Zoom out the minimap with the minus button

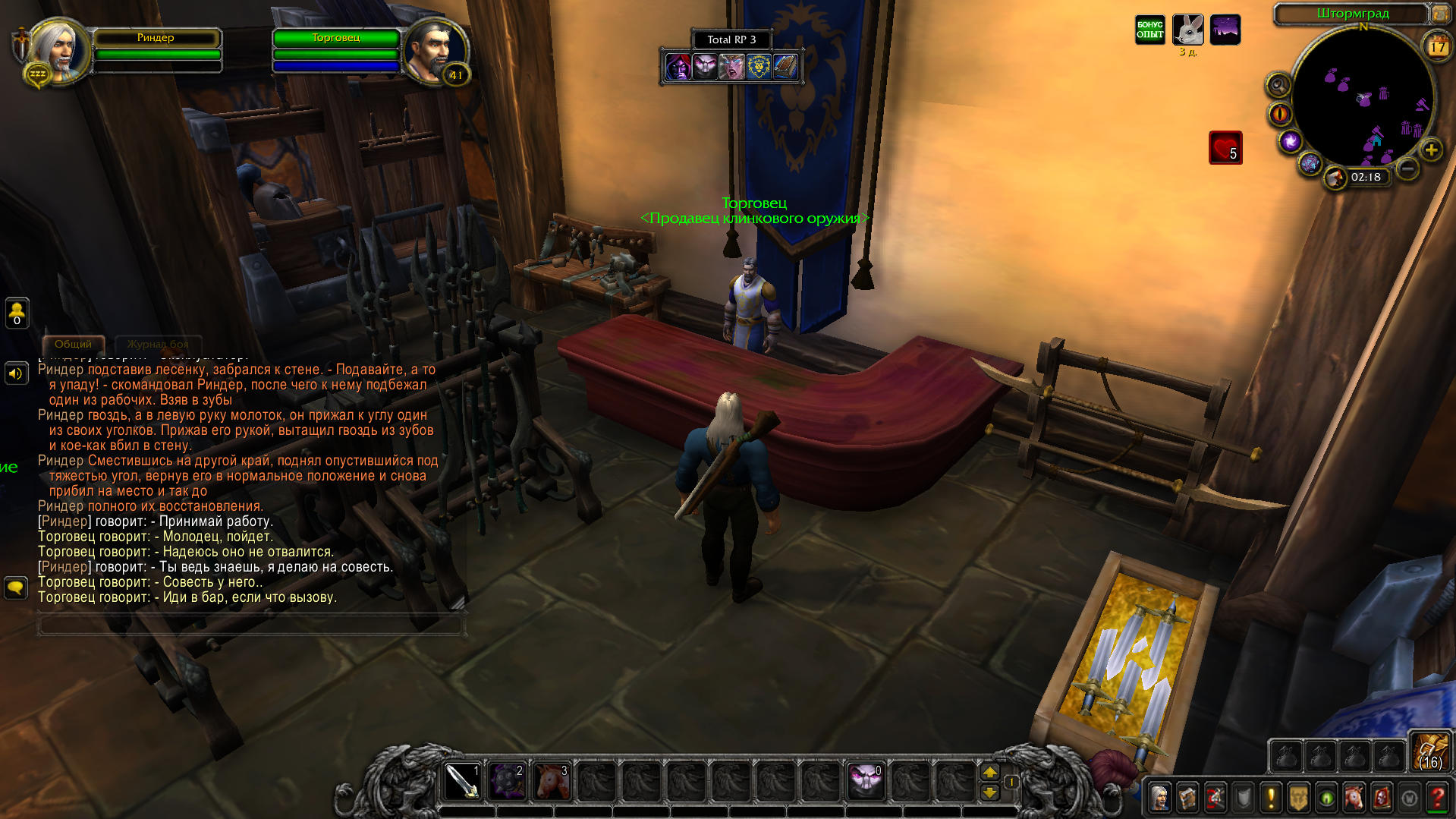[x=1407, y=168]
